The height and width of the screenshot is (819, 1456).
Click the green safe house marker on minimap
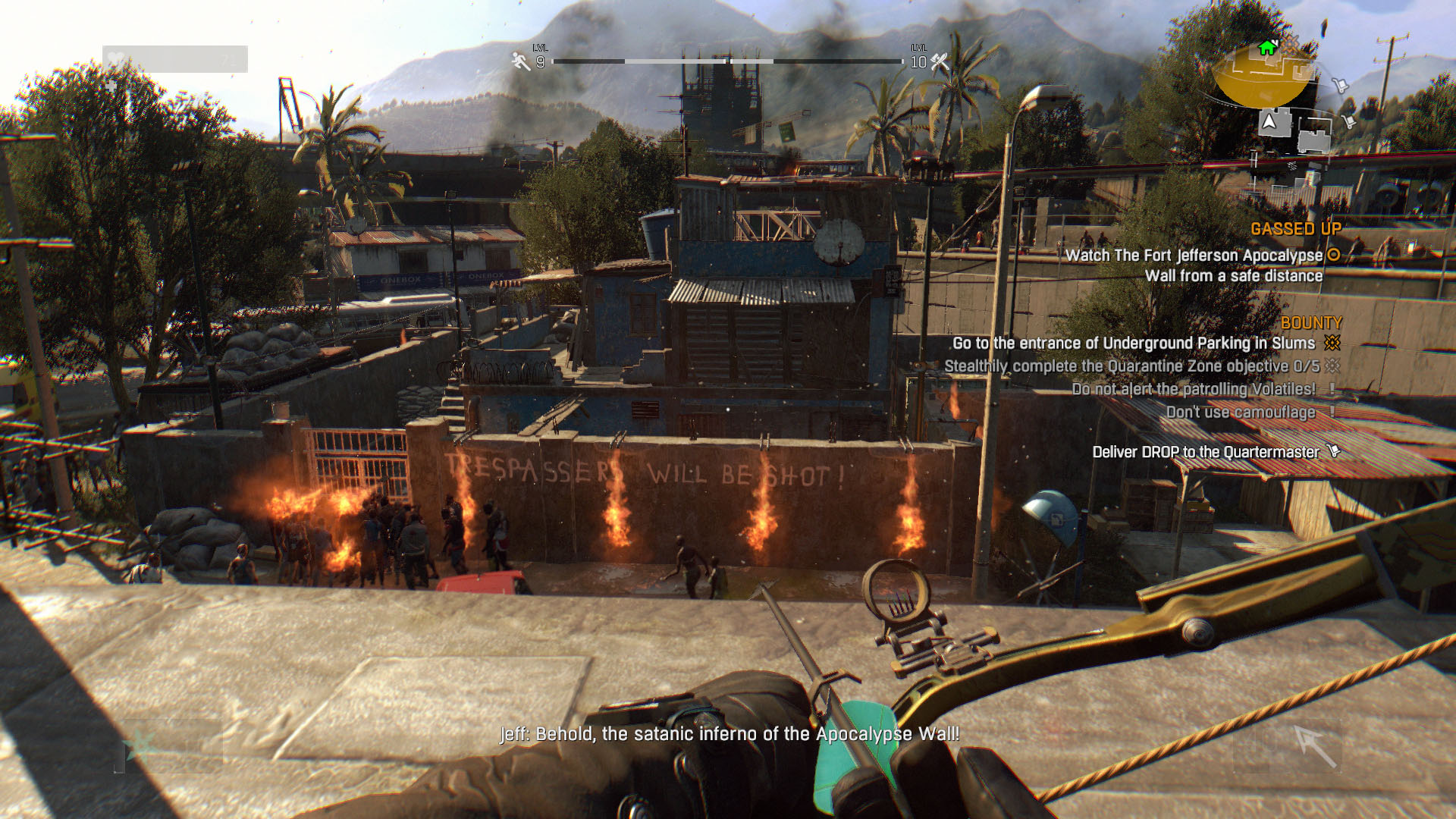point(1266,48)
